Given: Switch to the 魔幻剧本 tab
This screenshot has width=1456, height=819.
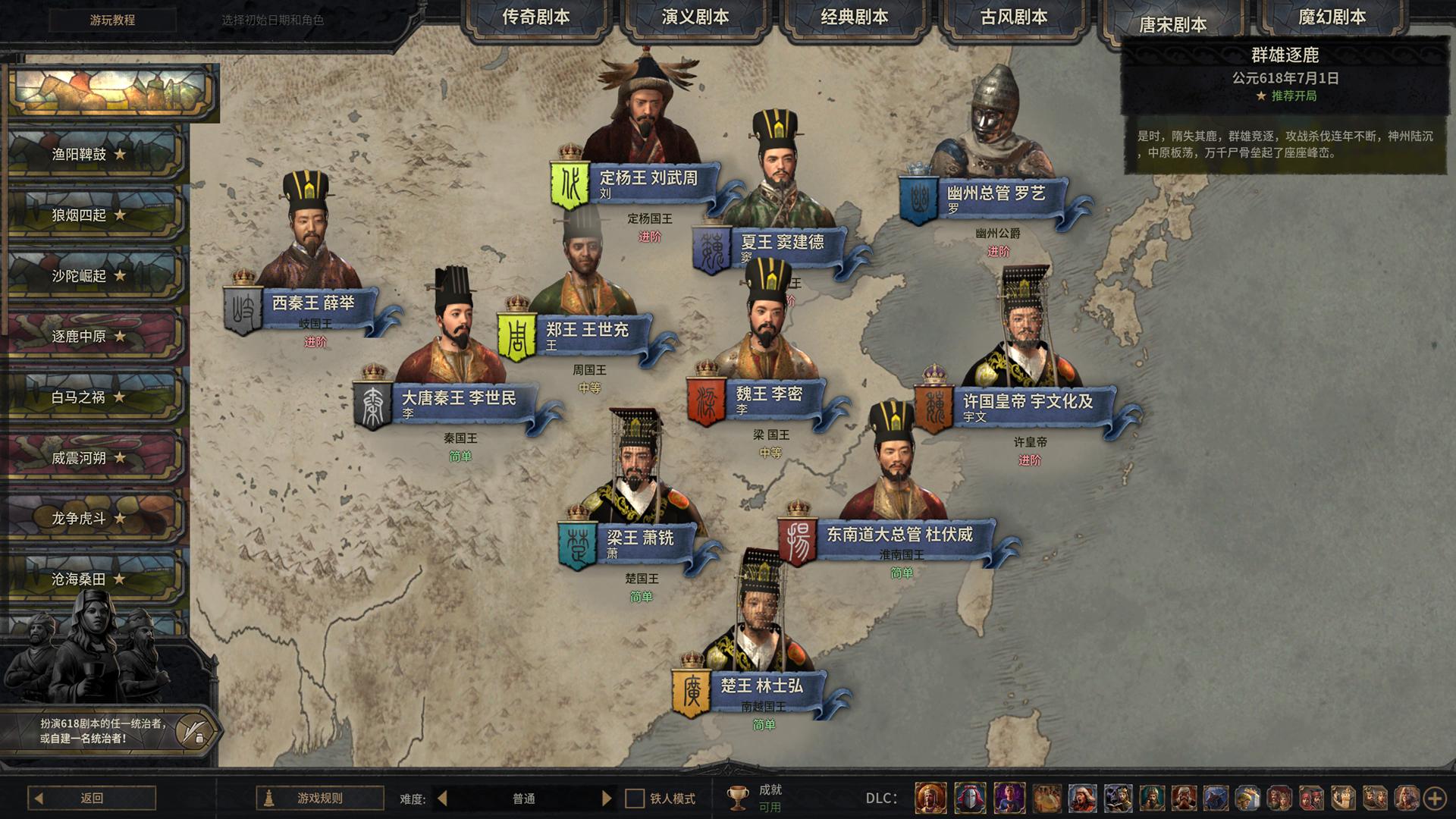Looking at the screenshot, I should click(1332, 17).
